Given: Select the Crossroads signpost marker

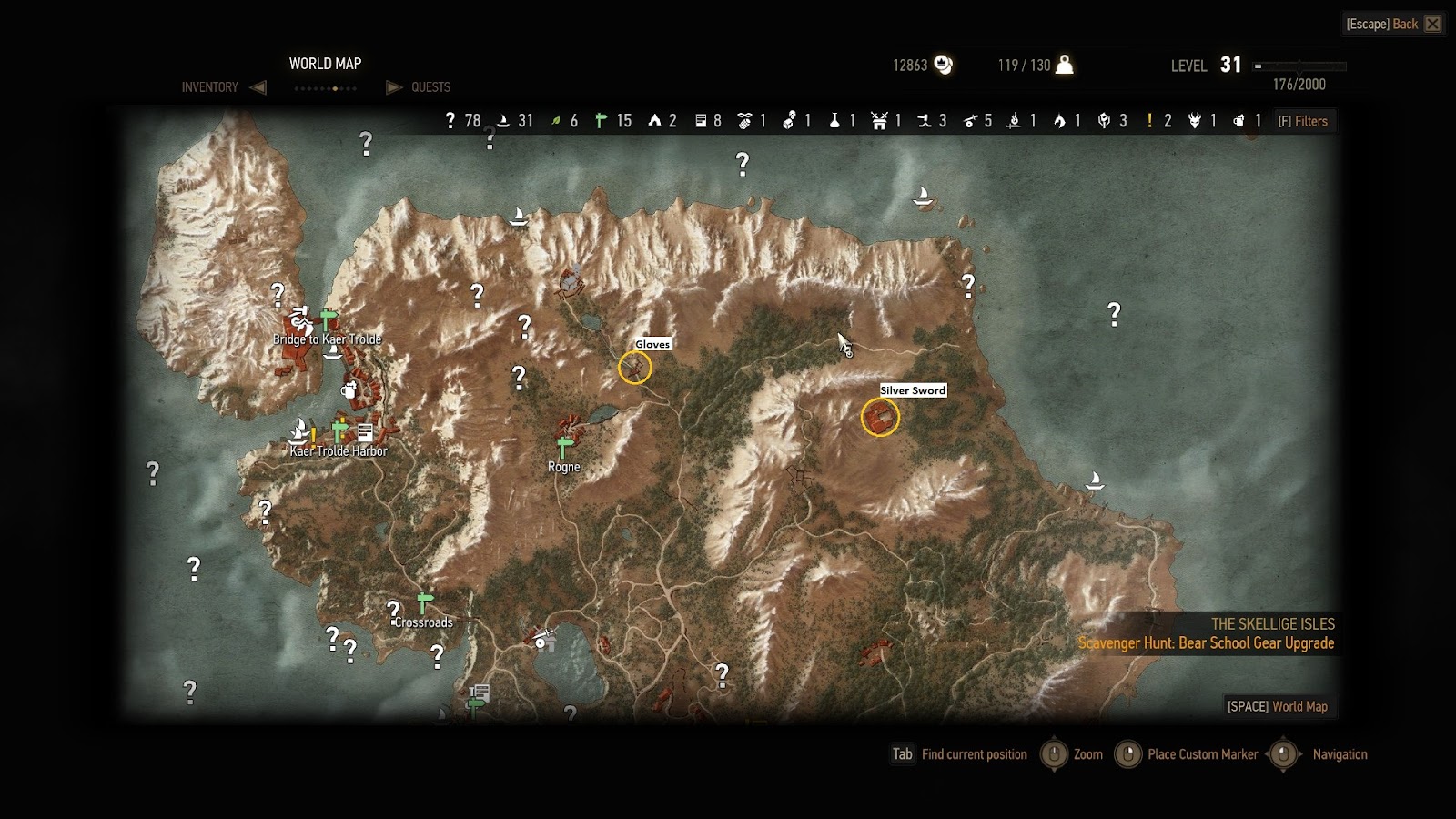Looking at the screenshot, I should (x=424, y=603).
